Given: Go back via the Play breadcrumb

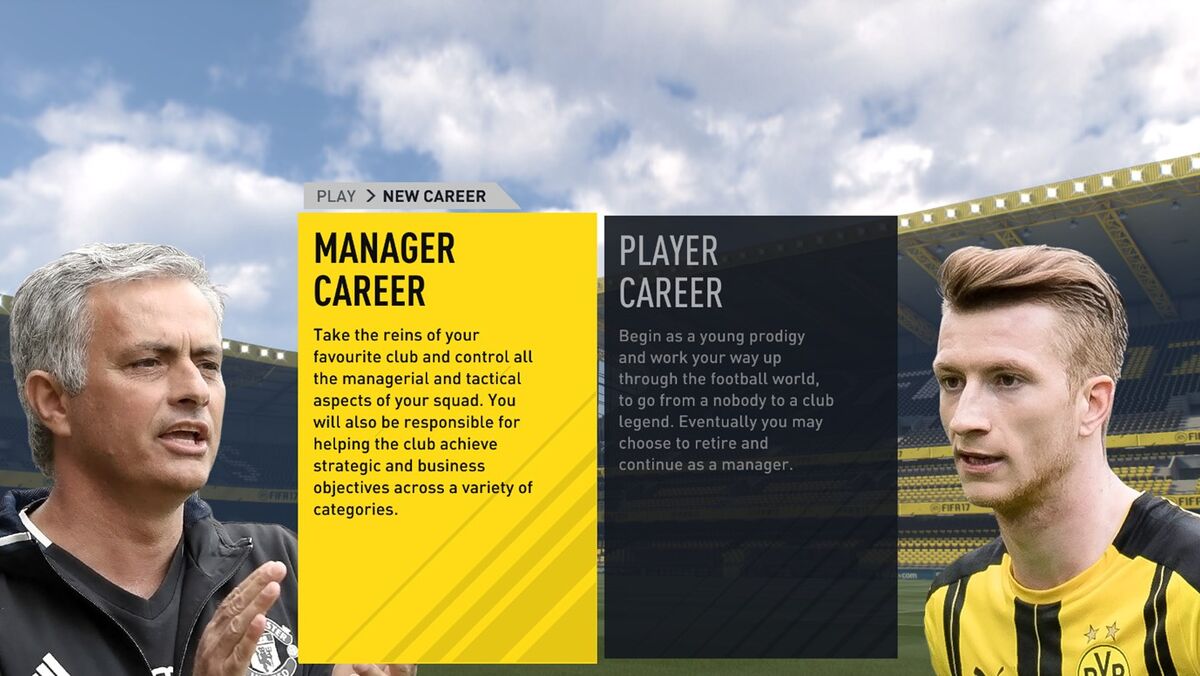Looking at the screenshot, I should click(x=336, y=196).
